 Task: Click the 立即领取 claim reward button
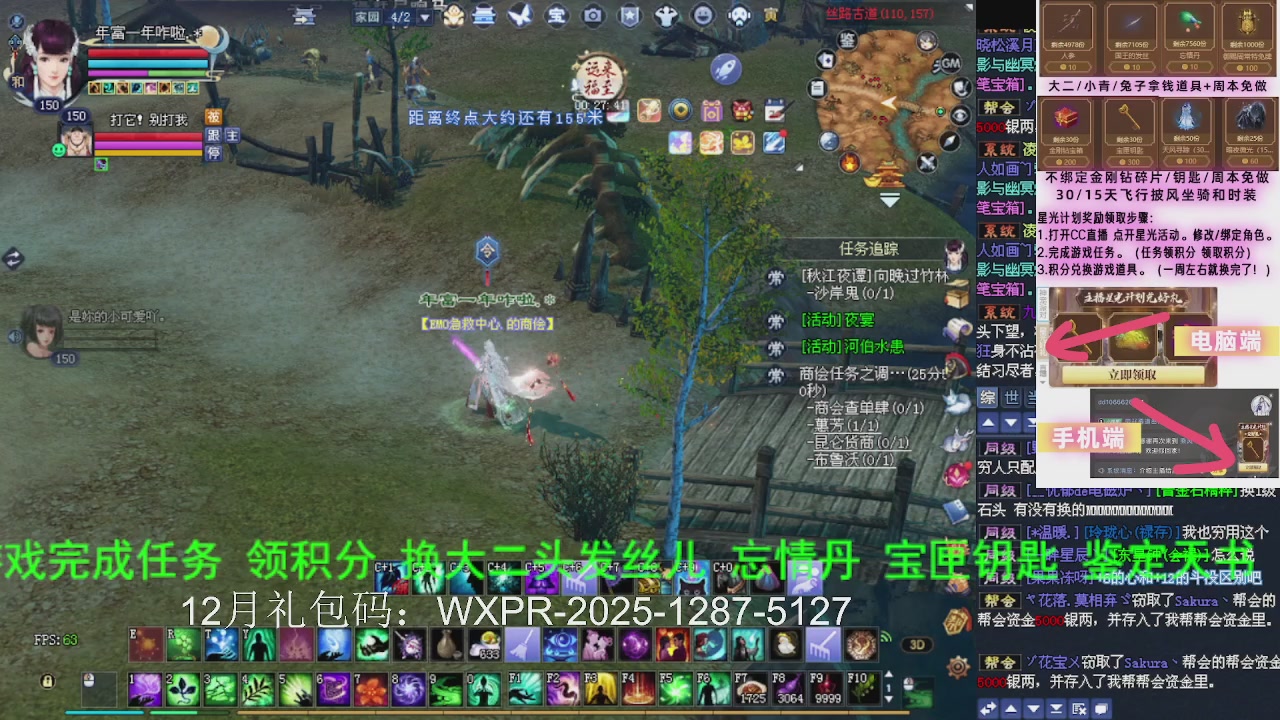(1131, 376)
